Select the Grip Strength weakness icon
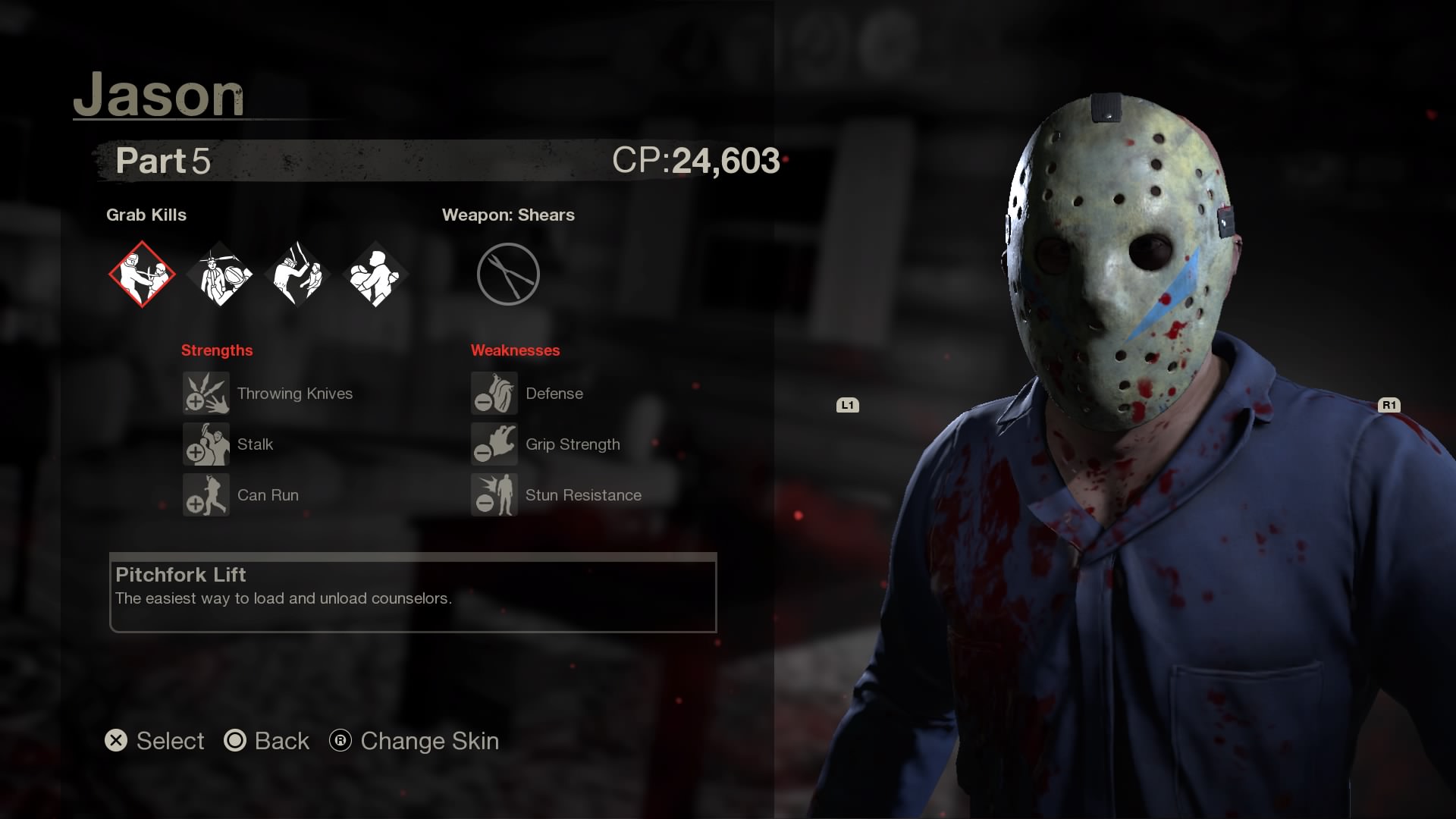Image resolution: width=1456 pixels, height=819 pixels. (x=494, y=444)
